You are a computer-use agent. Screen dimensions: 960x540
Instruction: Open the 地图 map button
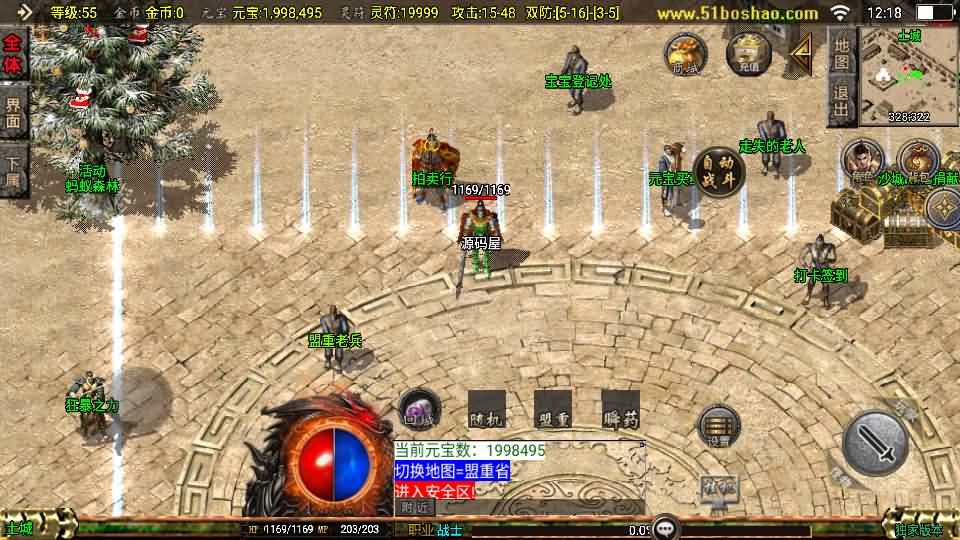[842, 52]
